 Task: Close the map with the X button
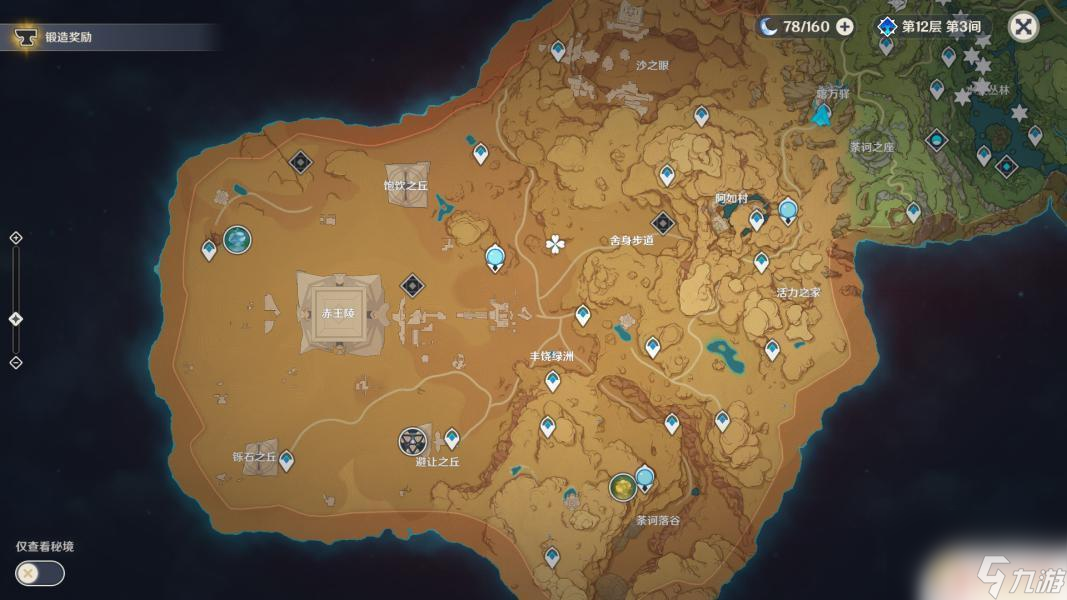click(1023, 27)
